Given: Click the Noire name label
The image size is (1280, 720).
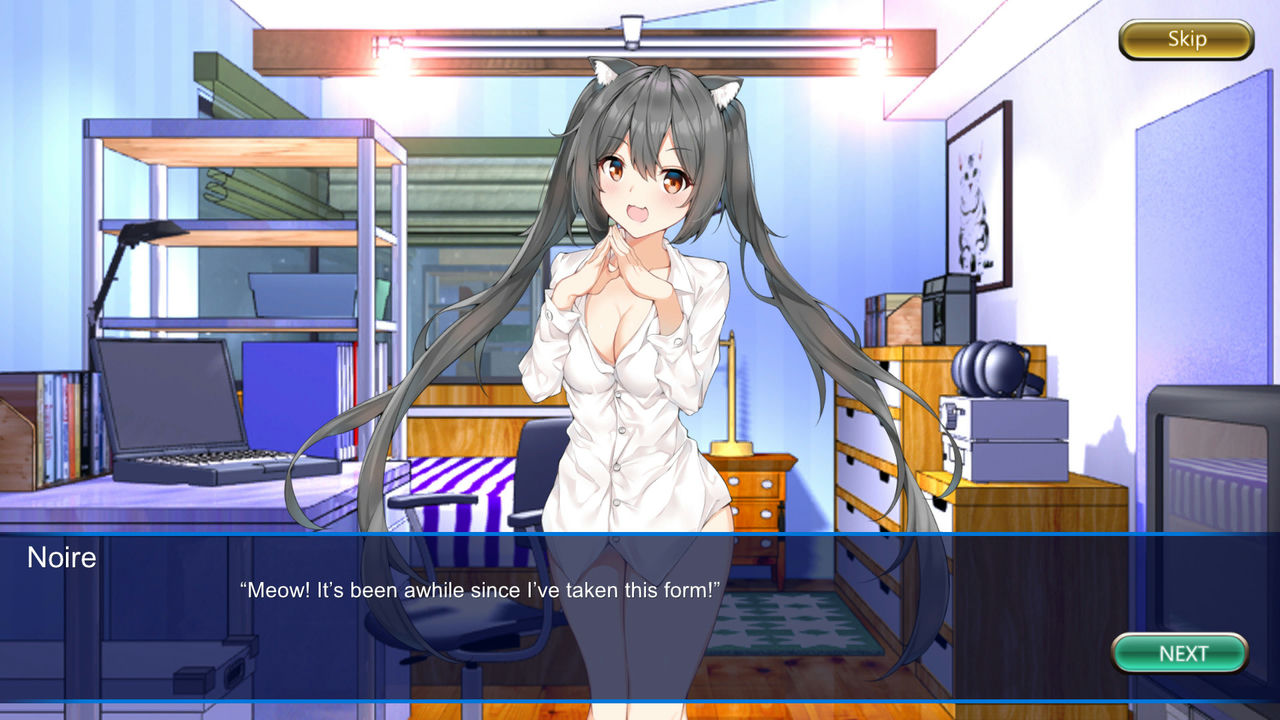Looking at the screenshot, I should point(63,558).
